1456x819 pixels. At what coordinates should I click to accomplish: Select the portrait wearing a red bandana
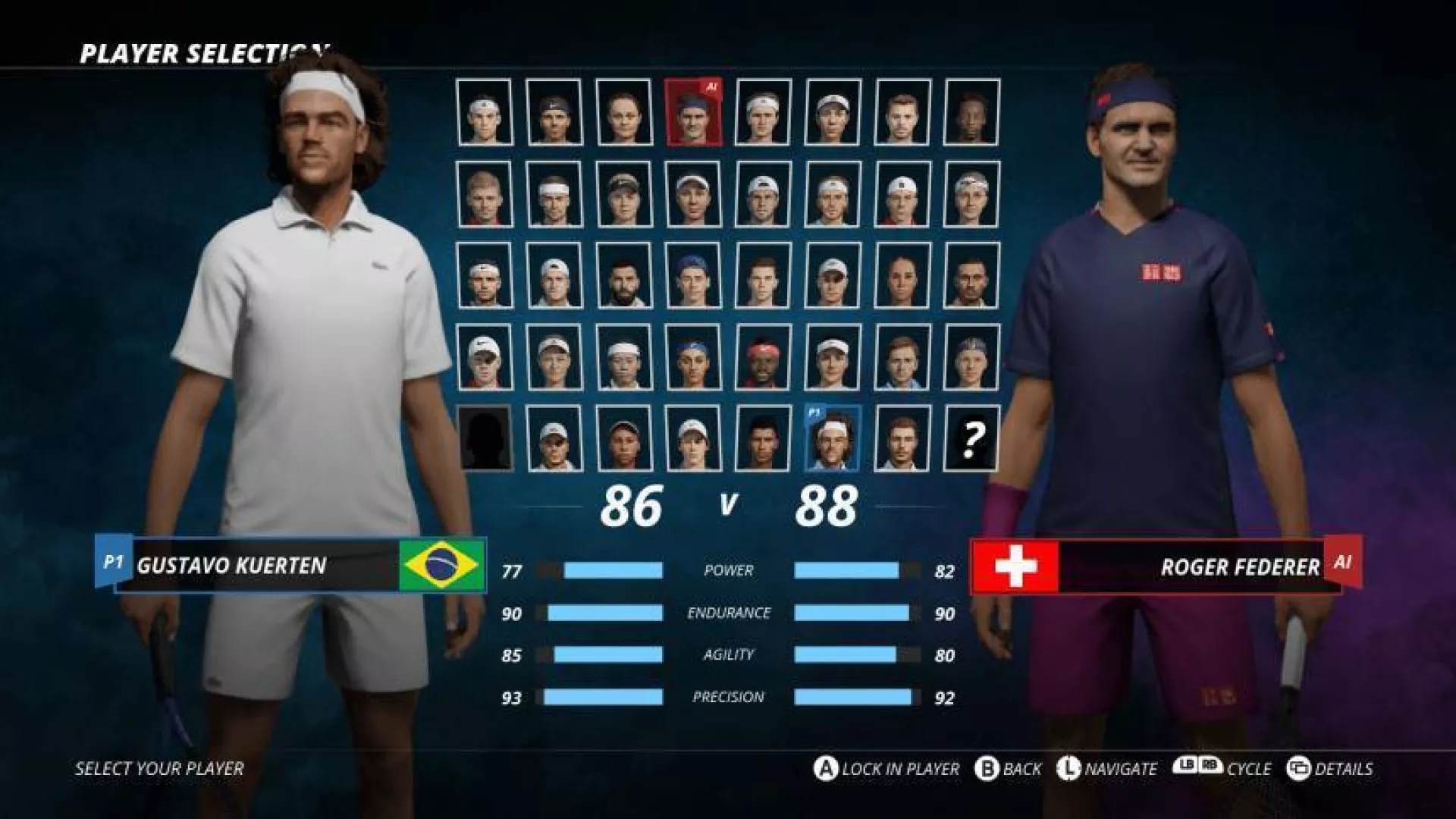(x=763, y=357)
